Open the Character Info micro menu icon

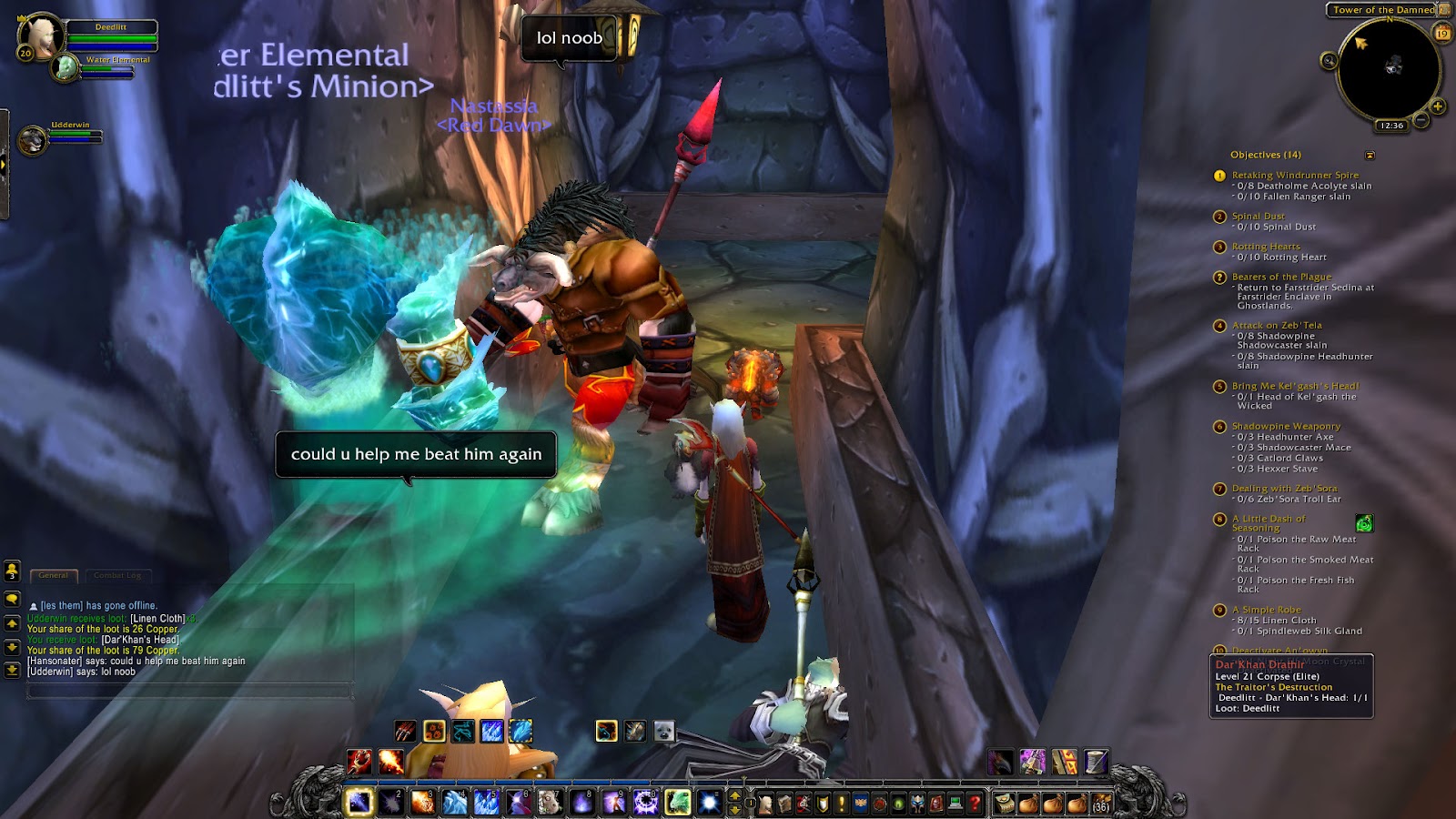tap(766, 803)
